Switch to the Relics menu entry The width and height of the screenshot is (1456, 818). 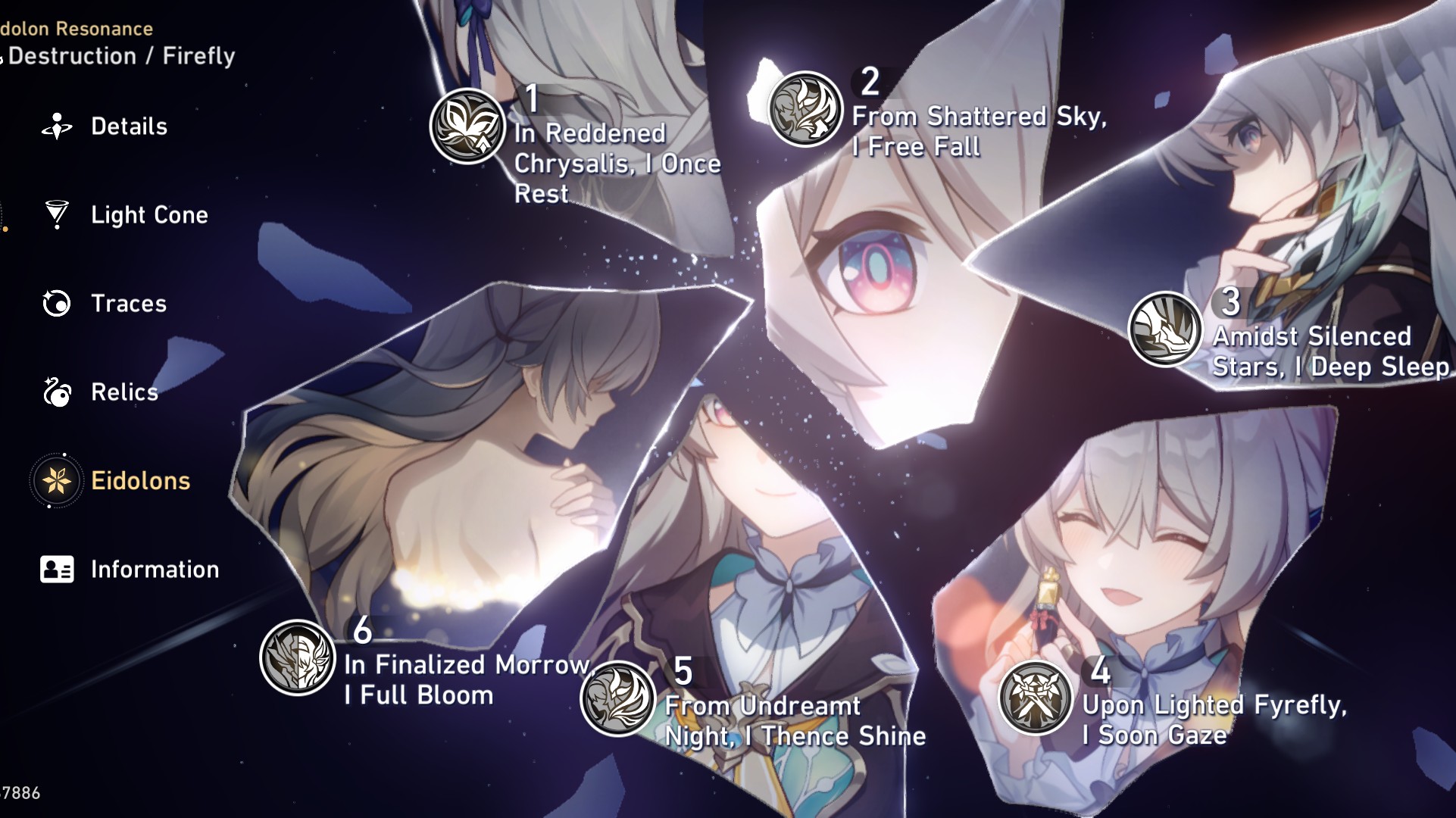(x=124, y=392)
